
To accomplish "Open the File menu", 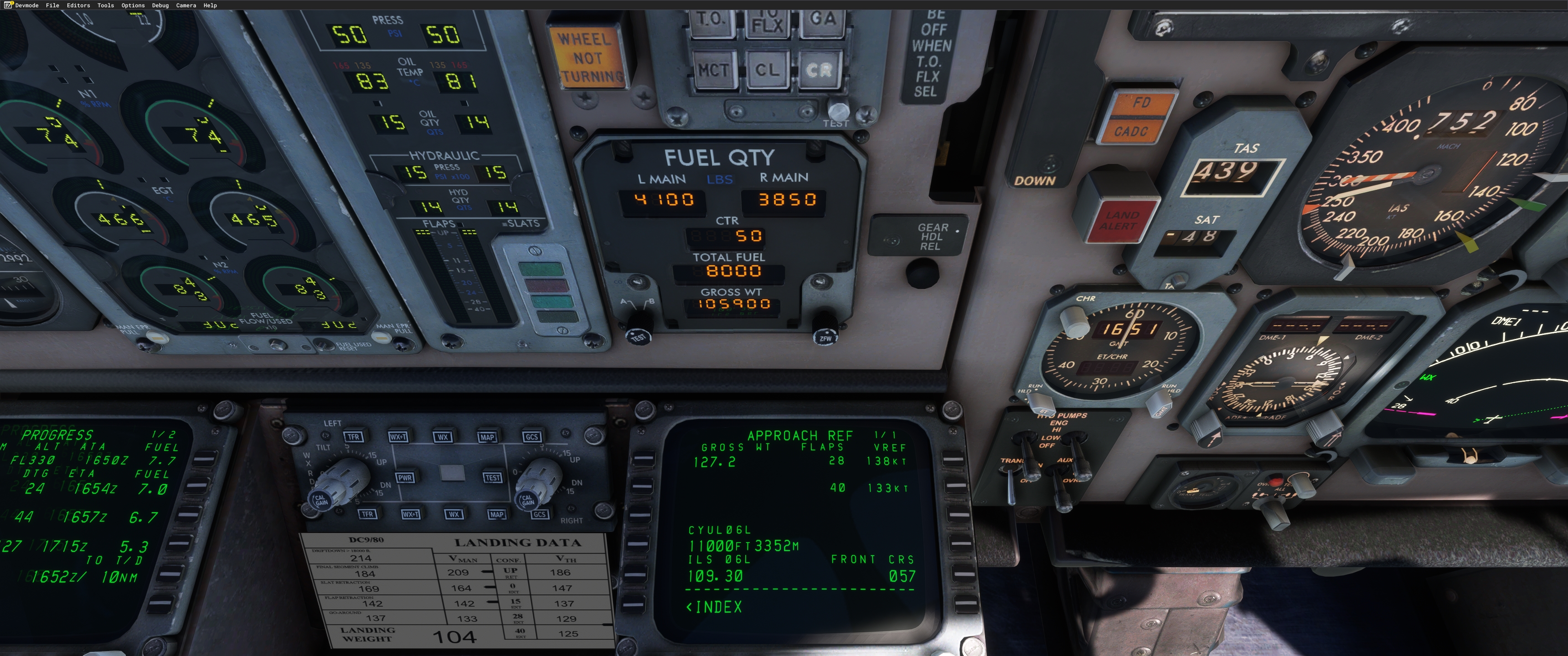I will click(x=52, y=5).
